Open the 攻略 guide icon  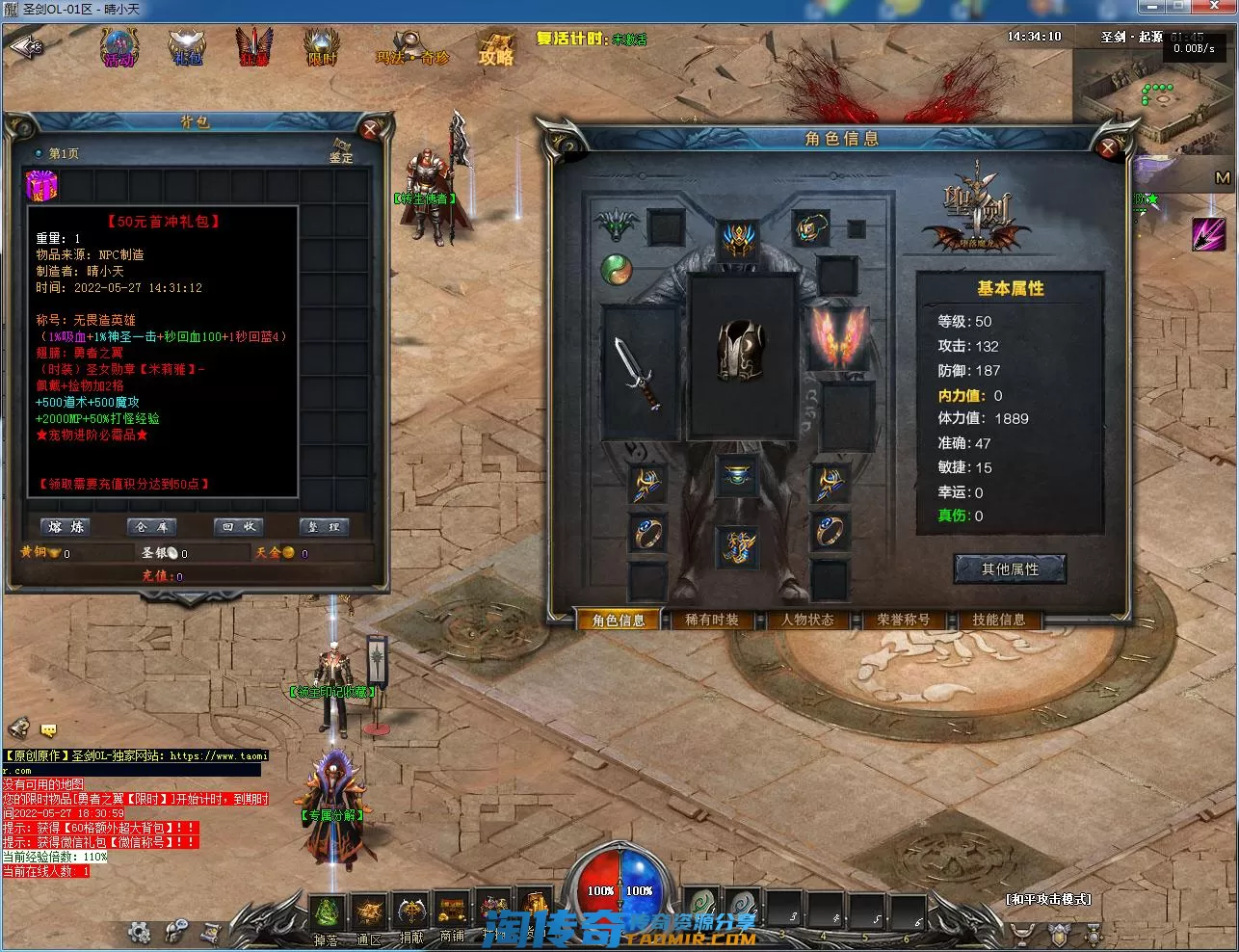(496, 48)
